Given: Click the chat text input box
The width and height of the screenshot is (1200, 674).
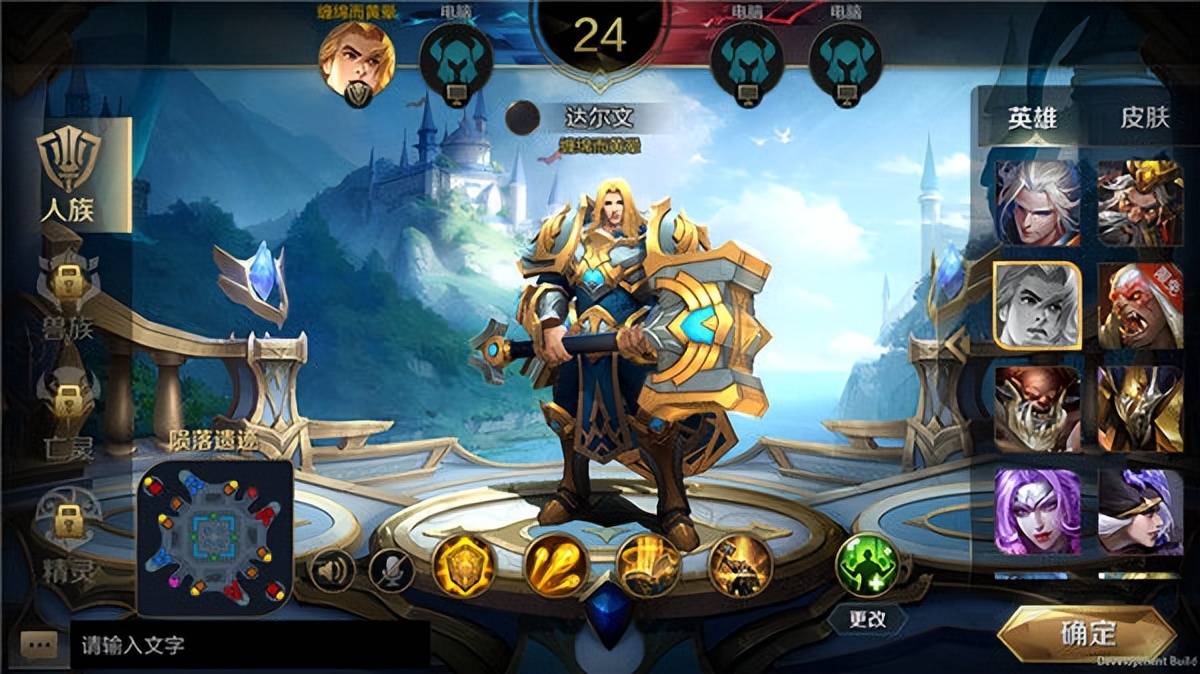Looking at the screenshot, I should pyautogui.click(x=250, y=646).
